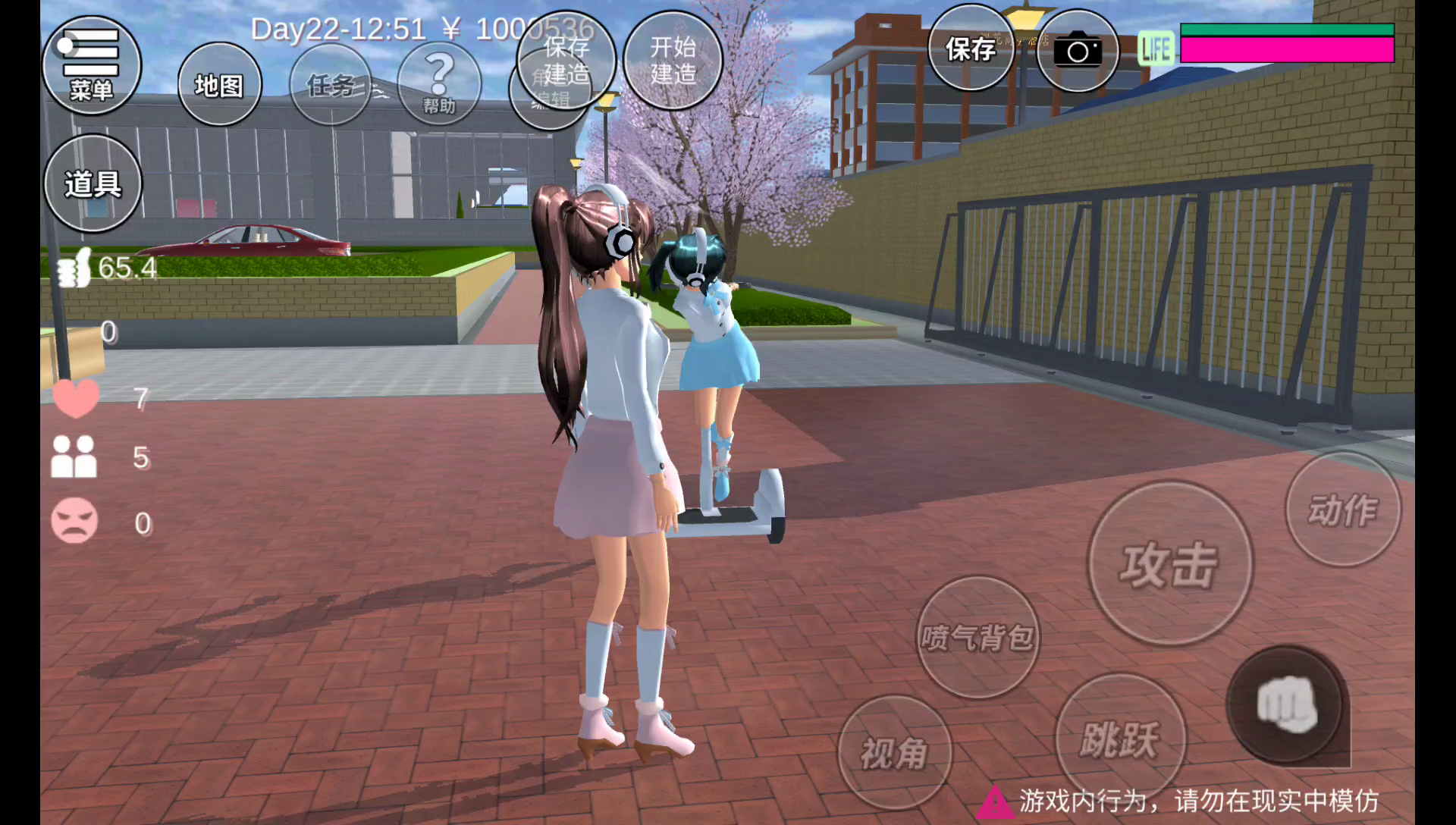Open the 地图 map
Screen dimensions: 1456x825
[x=219, y=84]
